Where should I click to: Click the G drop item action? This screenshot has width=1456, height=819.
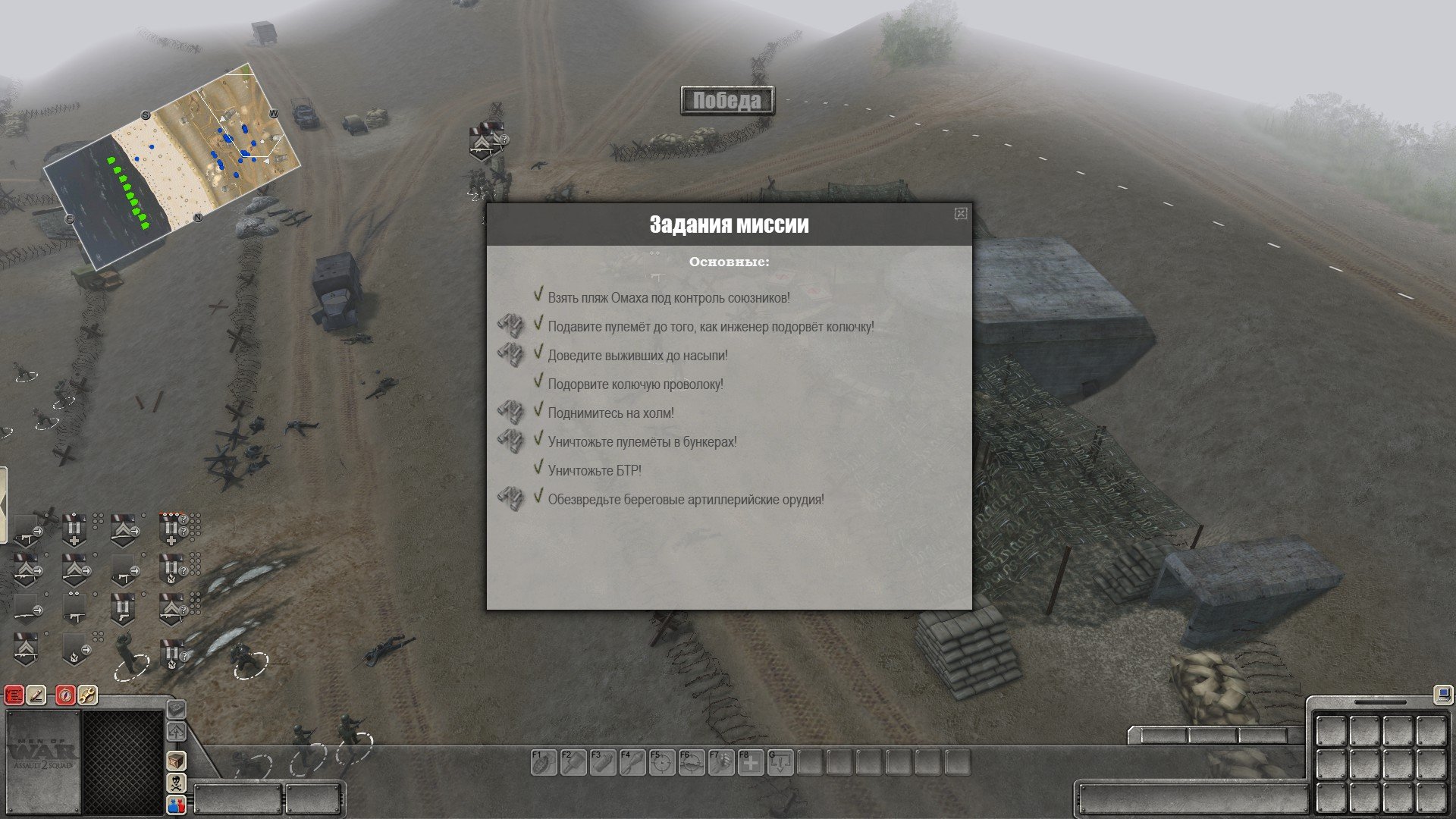point(780,762)
